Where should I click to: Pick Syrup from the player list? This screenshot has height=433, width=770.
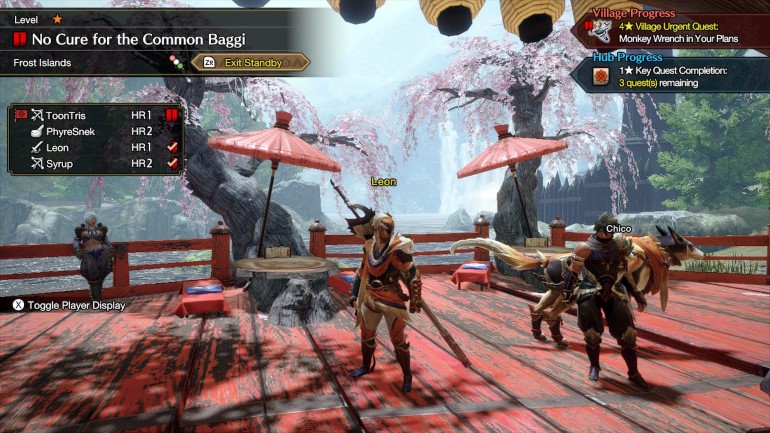(x=95, y=163)
